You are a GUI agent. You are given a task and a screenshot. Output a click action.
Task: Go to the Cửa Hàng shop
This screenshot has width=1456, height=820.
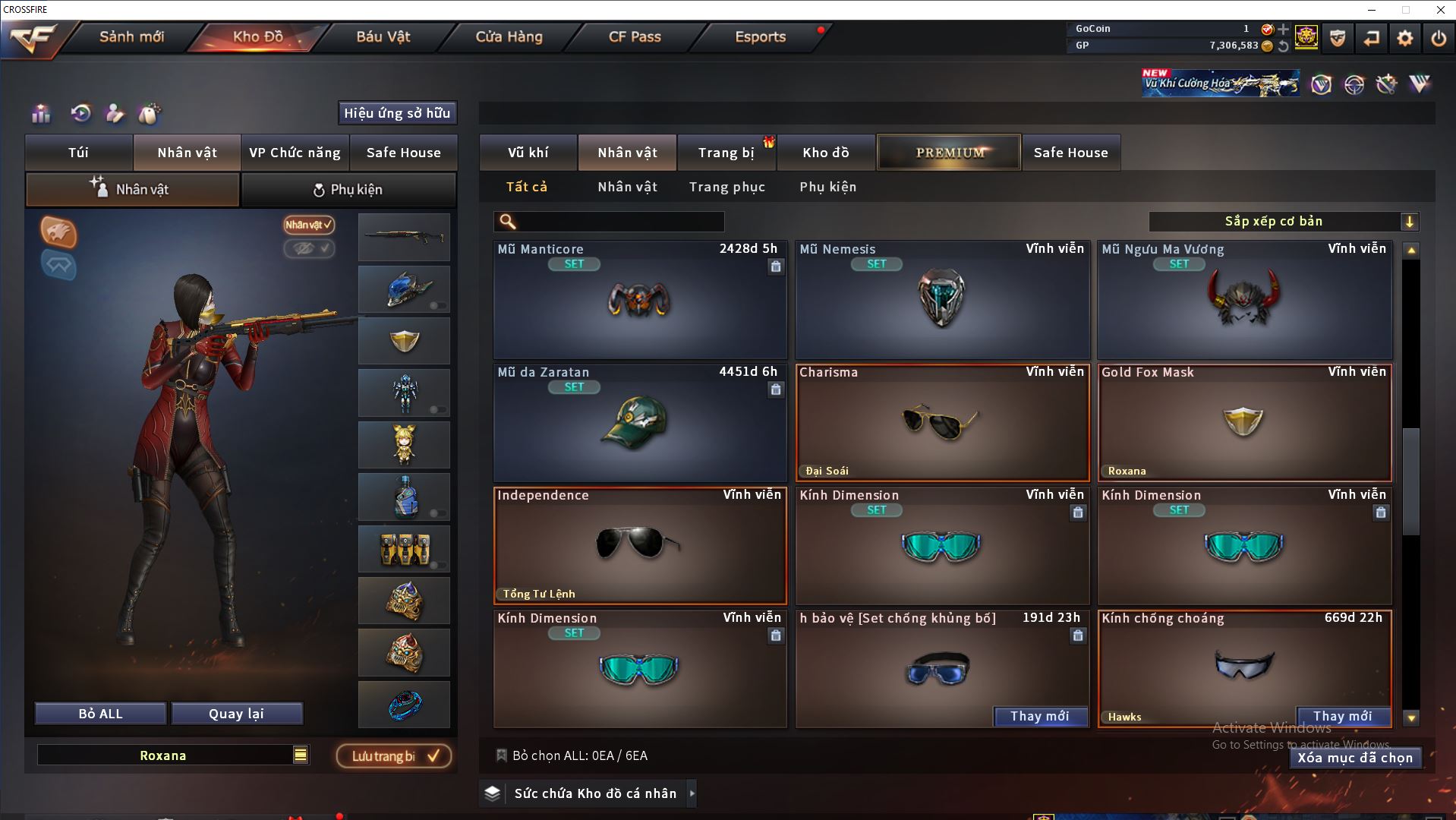(x=509, y=36)
